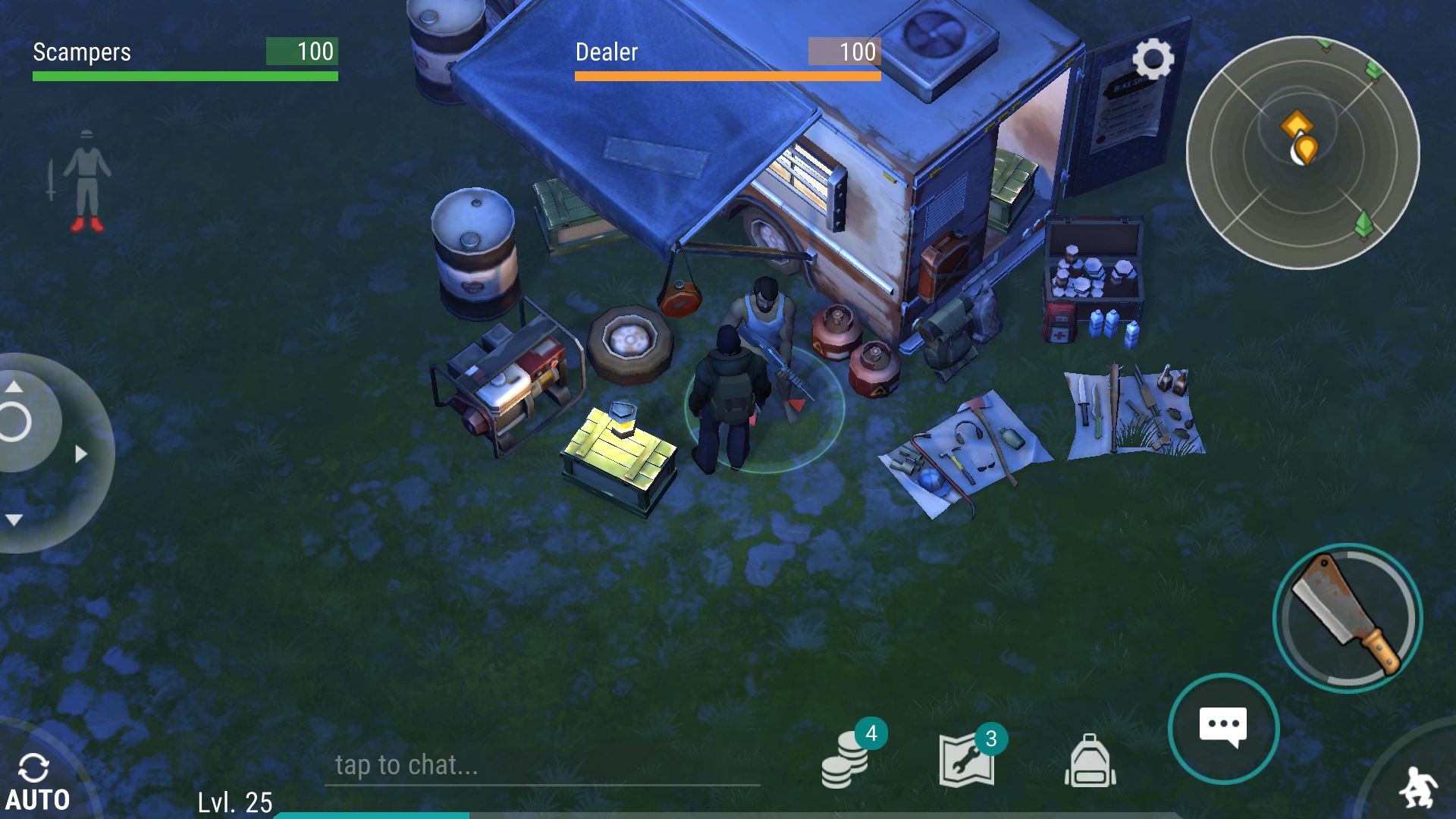This screenshot has height=819, width=1456.
Task: Toggle the AUTO mode button
Action: [x=36, y=783]
